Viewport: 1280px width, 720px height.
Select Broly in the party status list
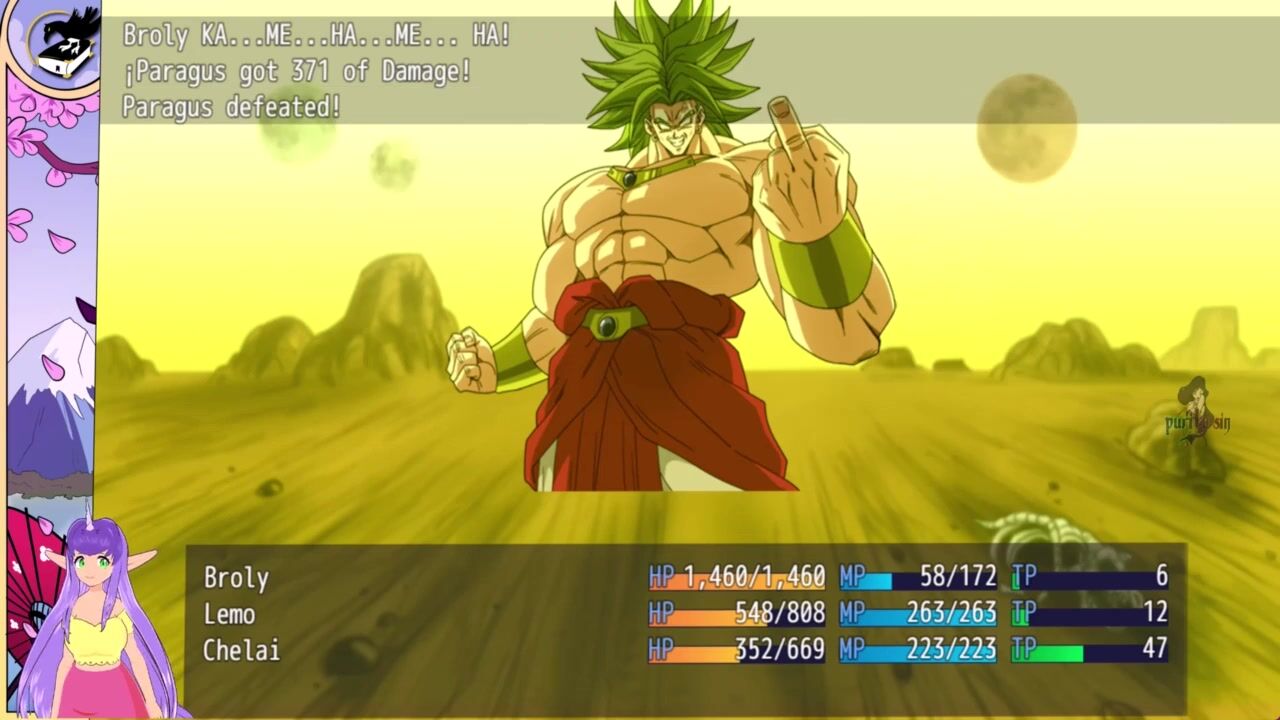[236, 577]
